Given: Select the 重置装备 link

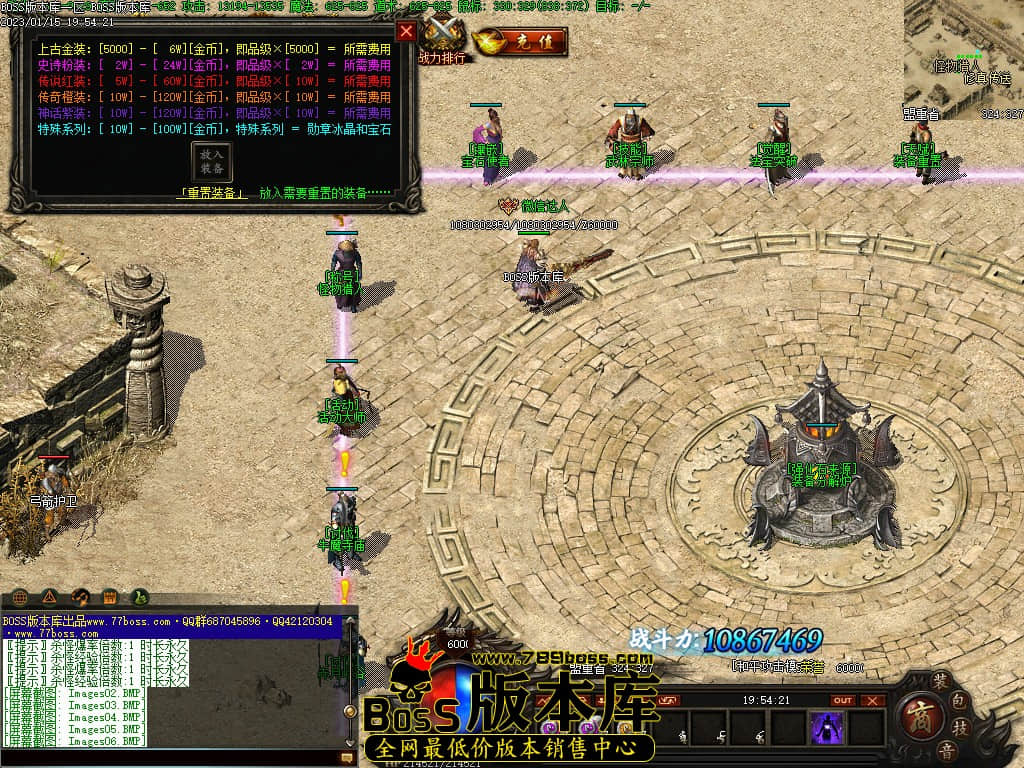Looking at the screenshot, I should click(212, 193).
